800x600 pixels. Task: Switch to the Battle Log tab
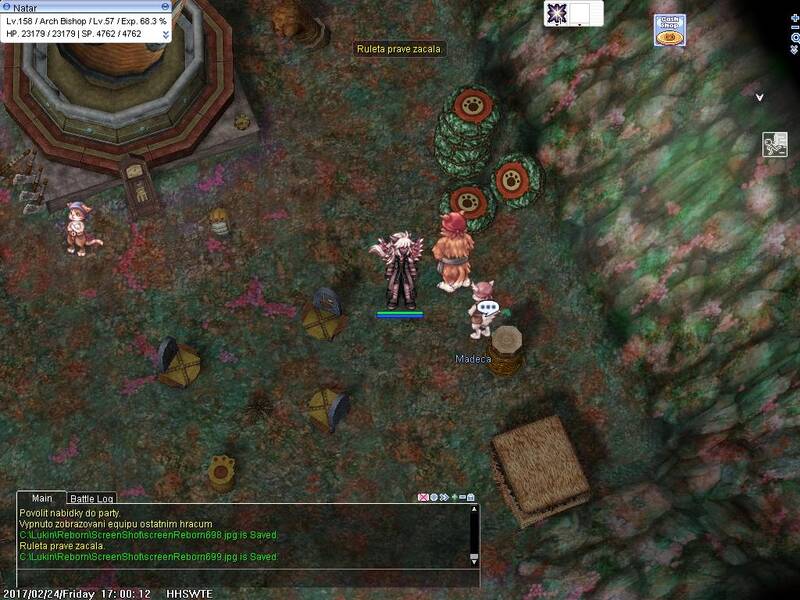pos(92,498)
